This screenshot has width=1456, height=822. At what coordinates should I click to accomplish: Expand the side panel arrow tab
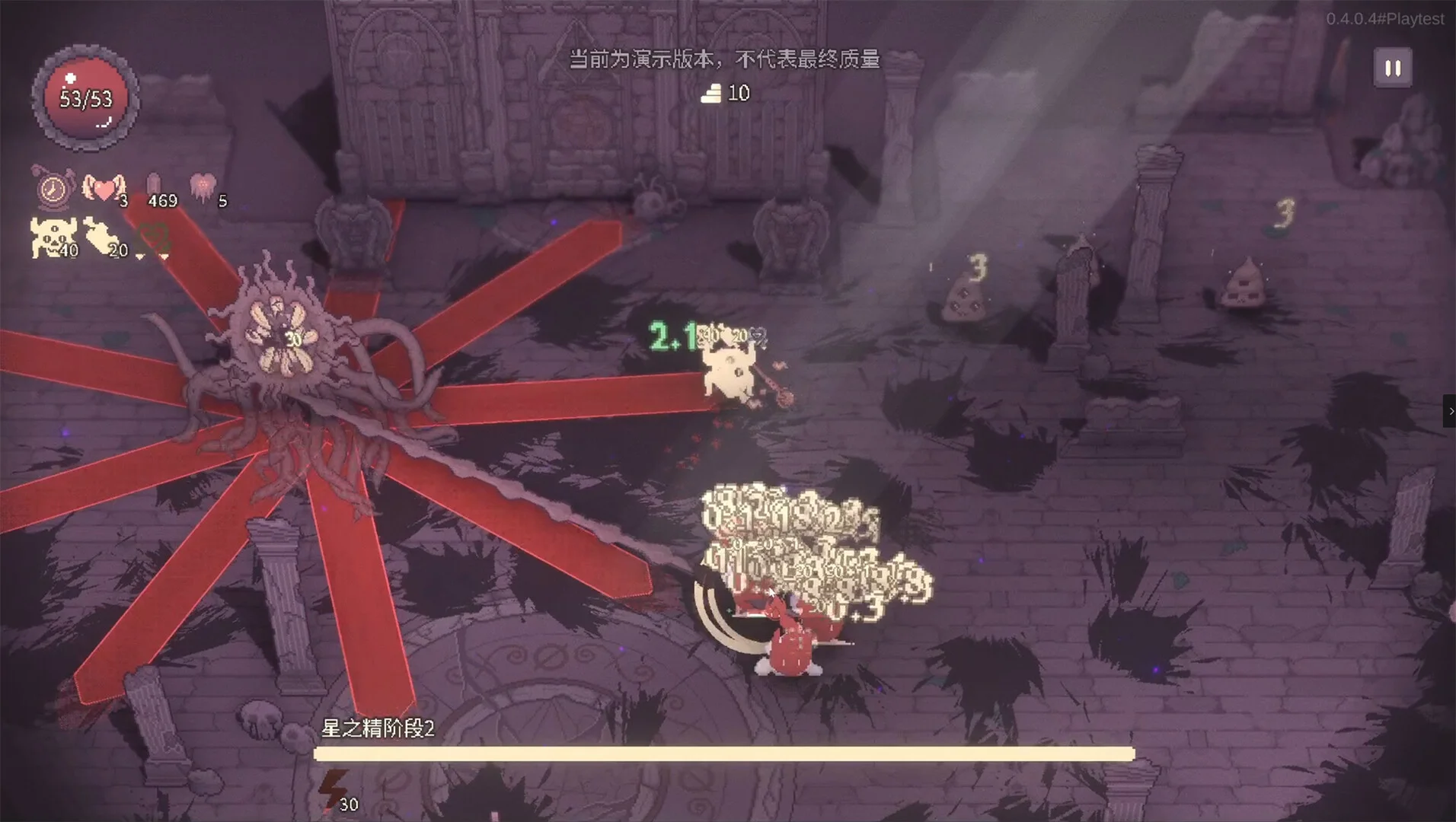[x=1450, y=411]
